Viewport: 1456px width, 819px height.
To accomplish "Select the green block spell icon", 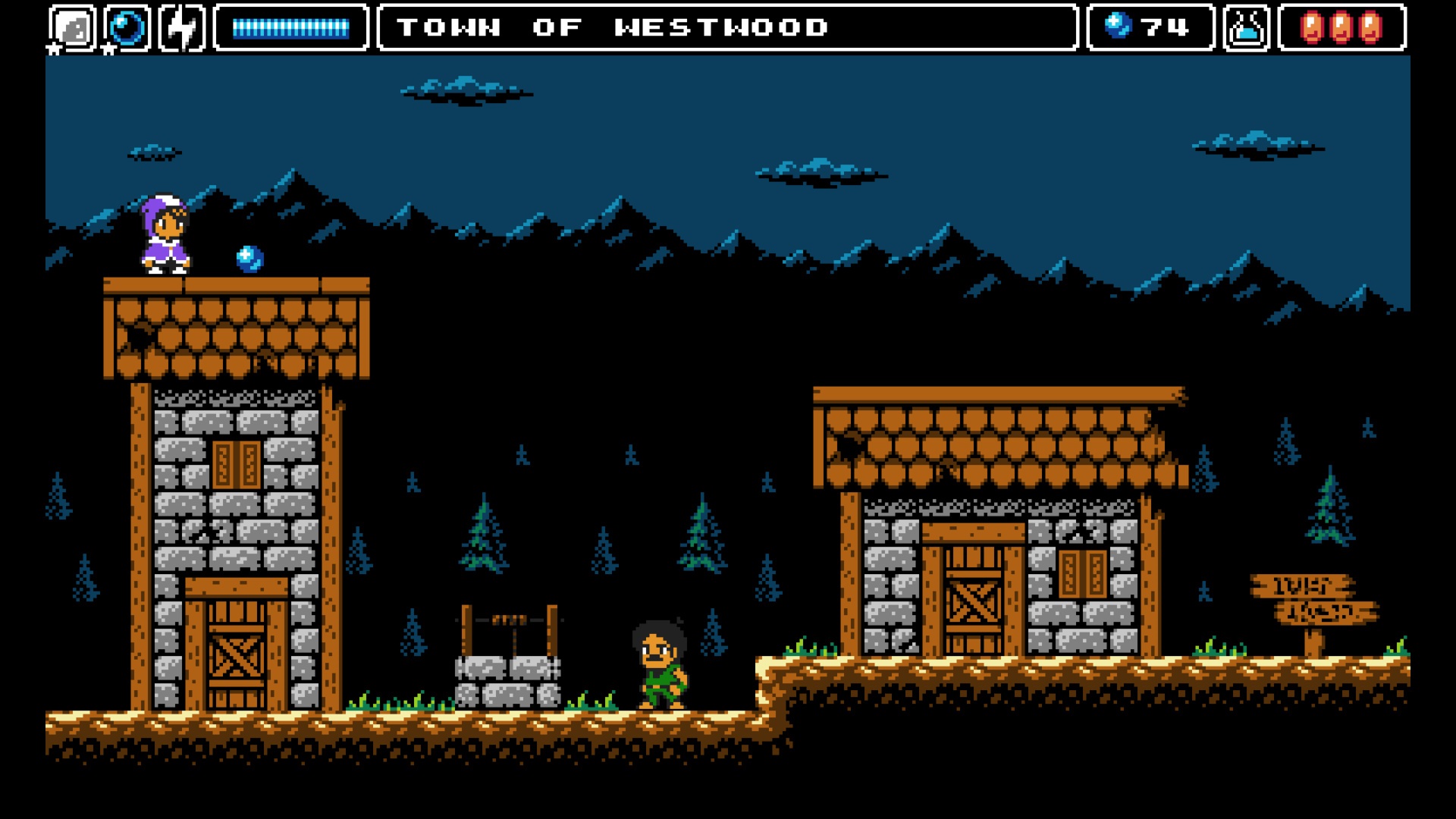I will (73, 28).
